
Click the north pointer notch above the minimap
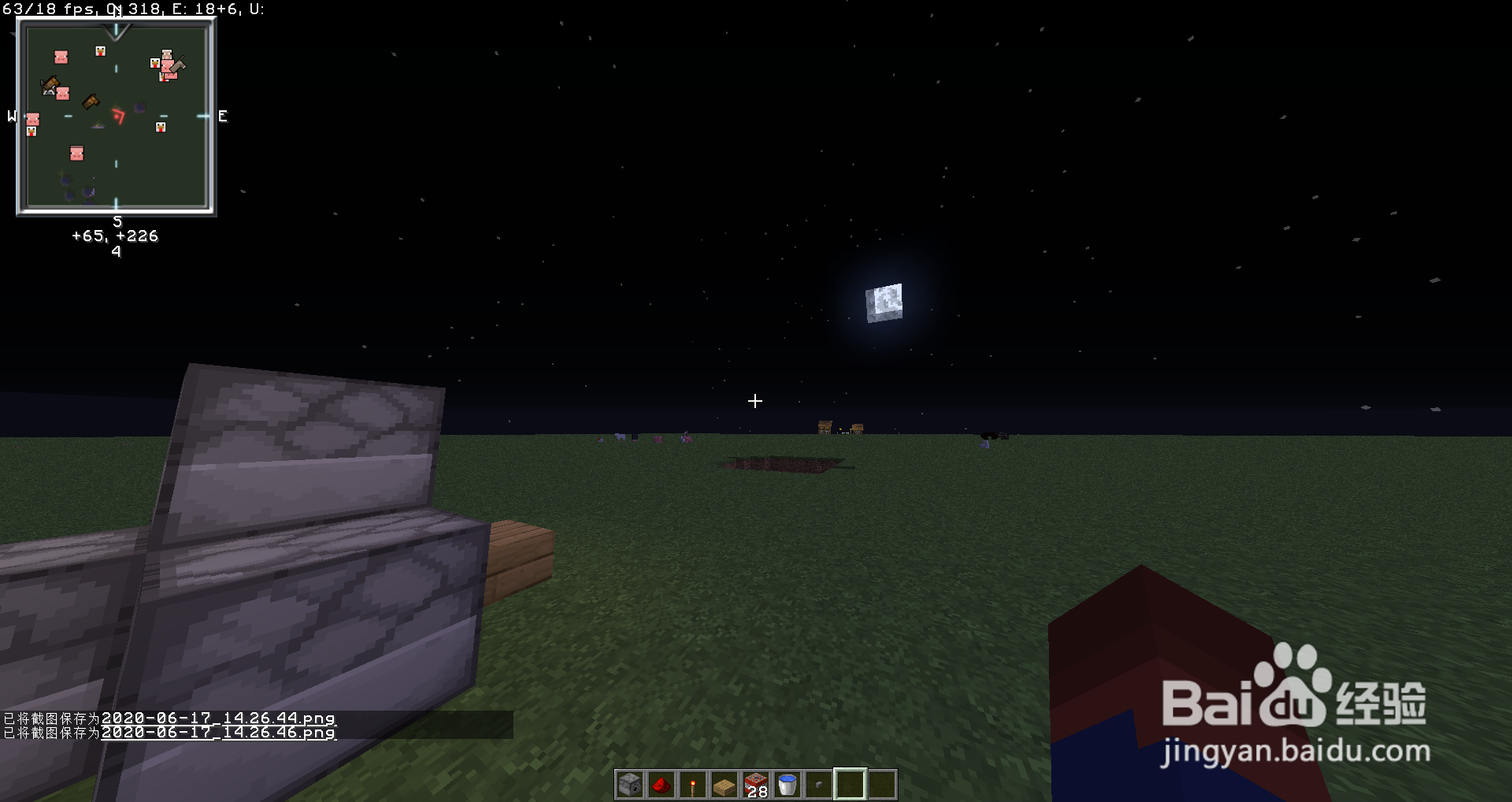point(117,33)
